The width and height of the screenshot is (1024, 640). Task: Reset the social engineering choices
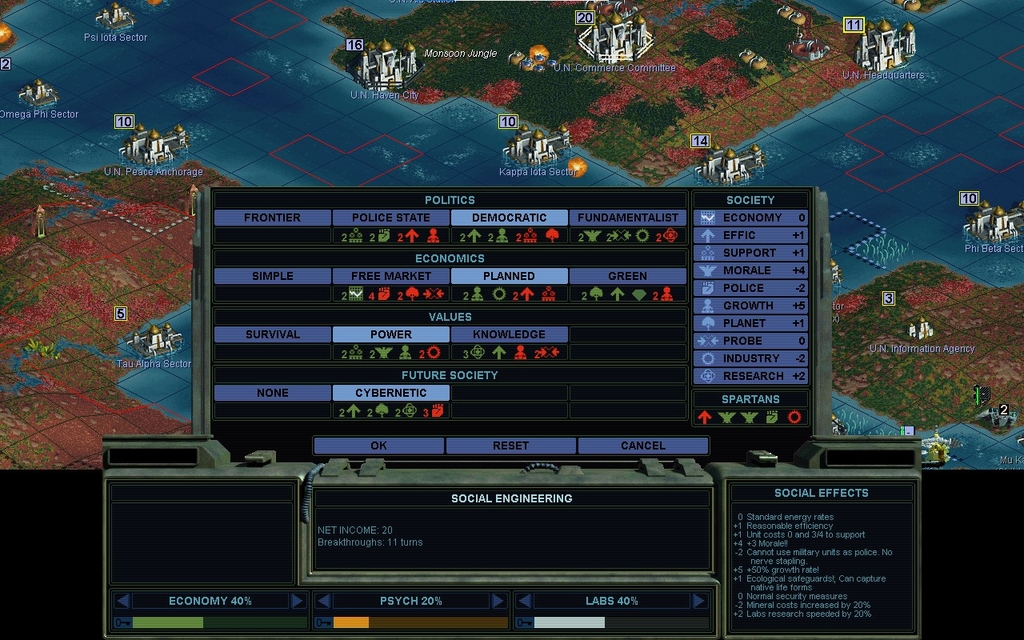[x=510, y=446]
